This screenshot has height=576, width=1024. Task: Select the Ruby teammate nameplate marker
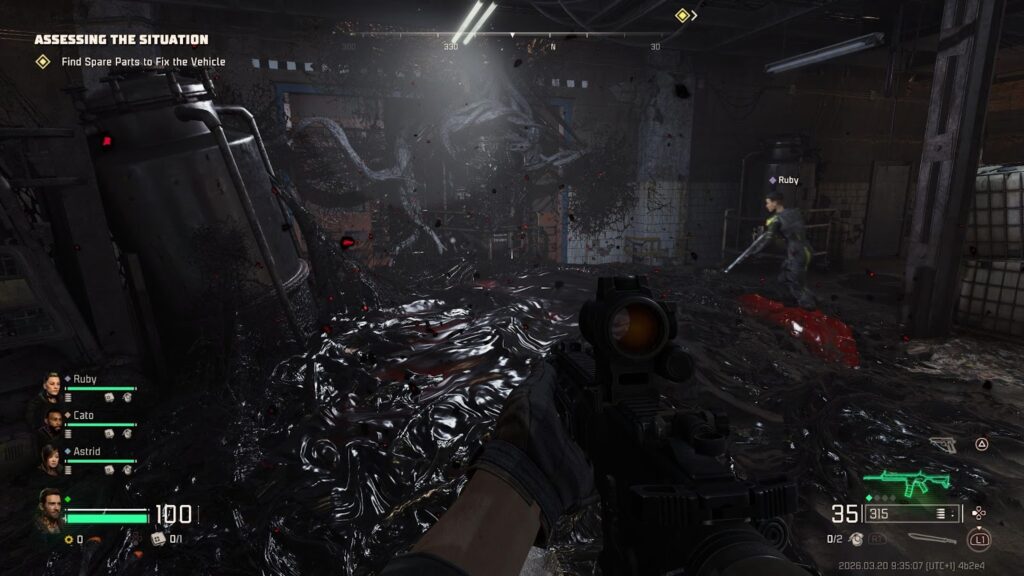click(784, 180)
